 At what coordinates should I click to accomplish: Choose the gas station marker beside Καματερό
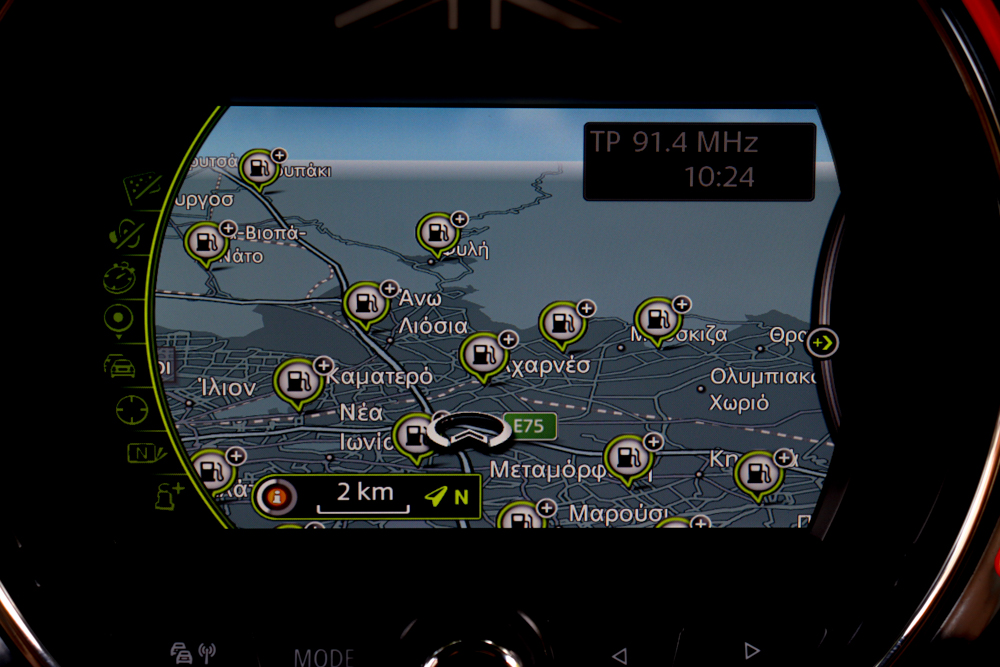click(x=297, y=381)
